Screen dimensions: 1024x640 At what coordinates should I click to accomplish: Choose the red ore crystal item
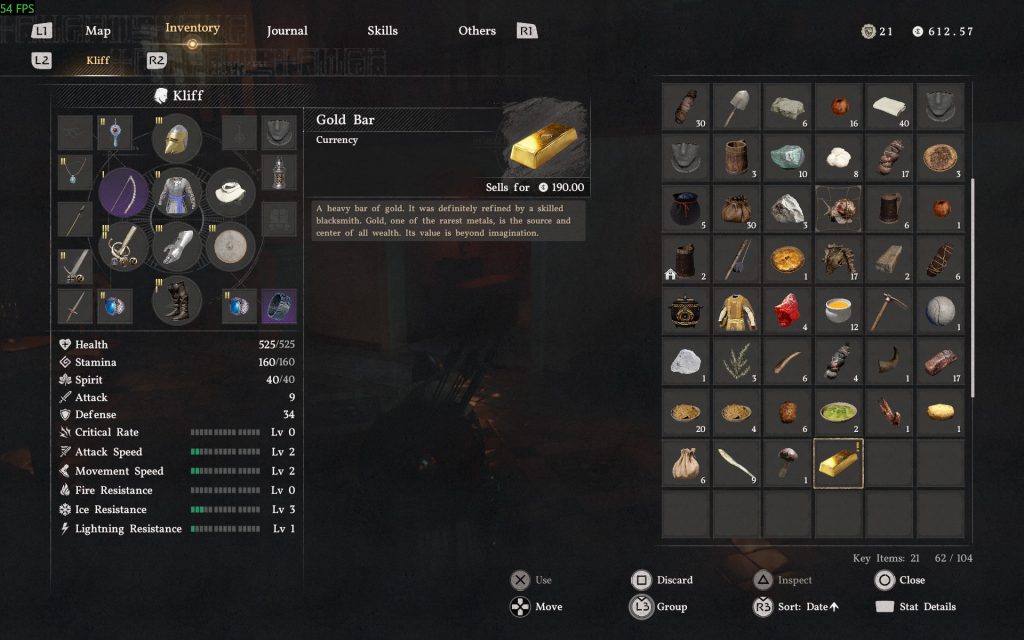click(x=788, y=310)
